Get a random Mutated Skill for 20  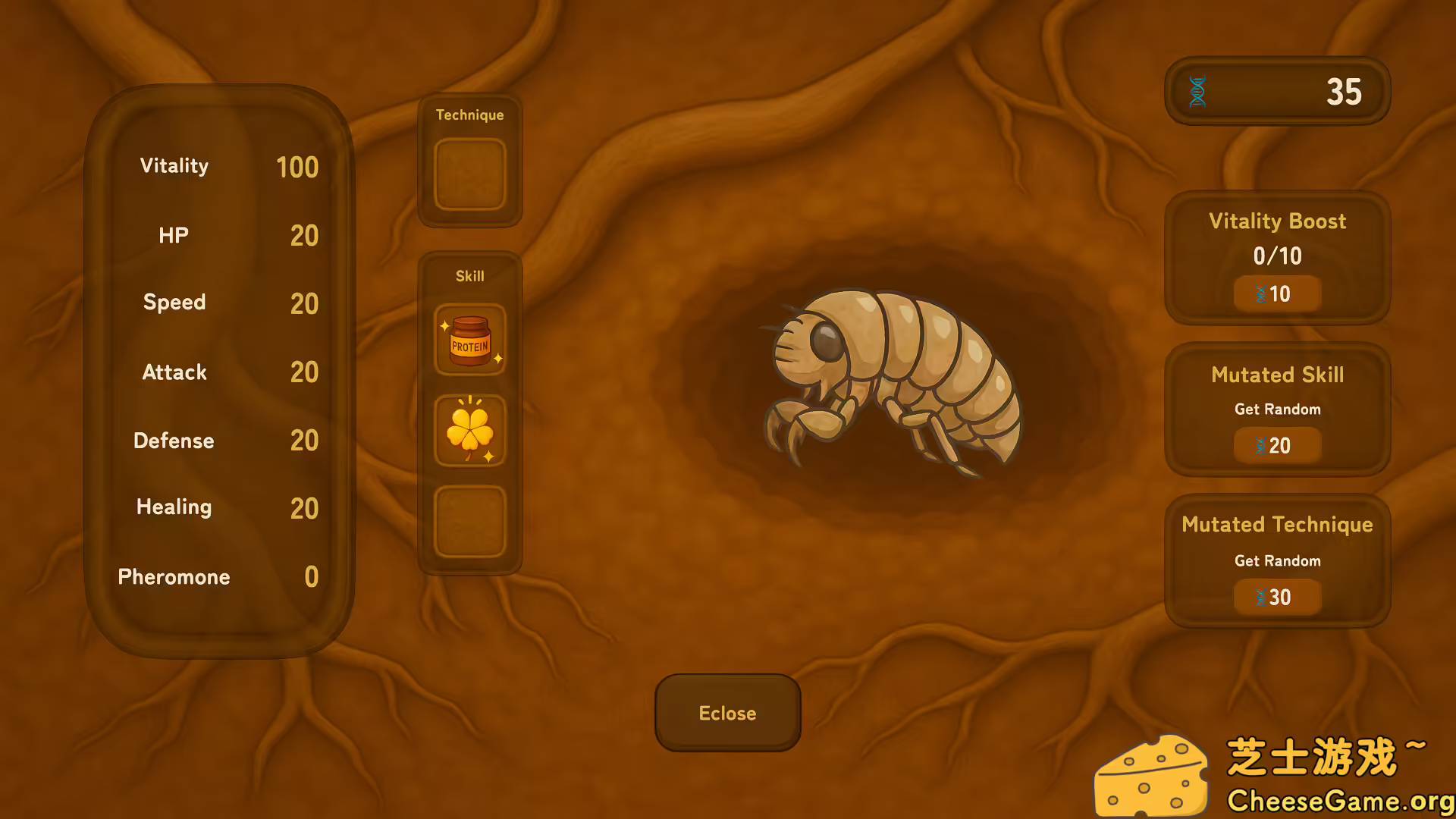(x=1277, y=446)
